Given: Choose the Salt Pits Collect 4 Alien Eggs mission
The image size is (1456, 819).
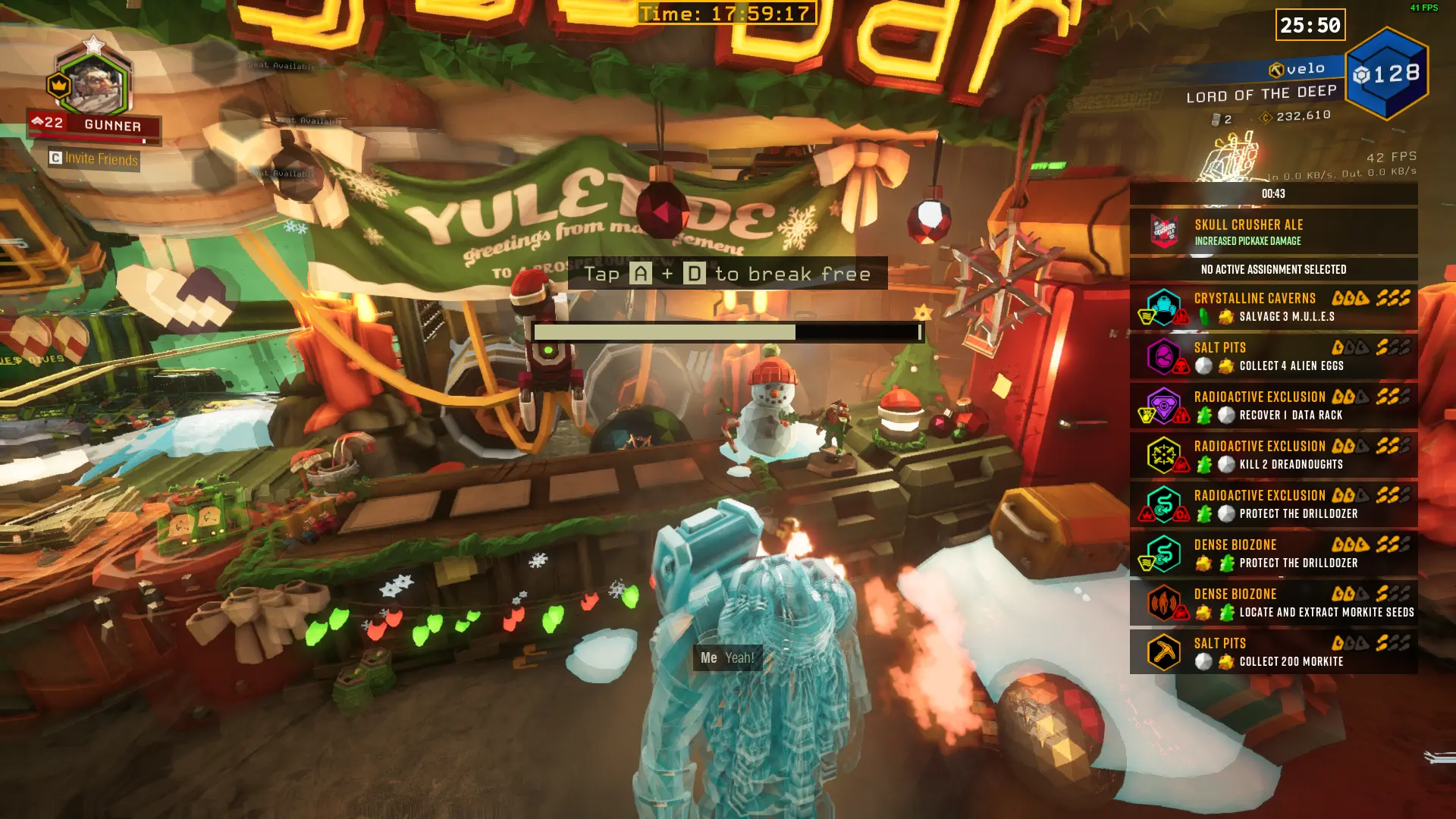Looking at the screenshot, I should (1273, 356).
